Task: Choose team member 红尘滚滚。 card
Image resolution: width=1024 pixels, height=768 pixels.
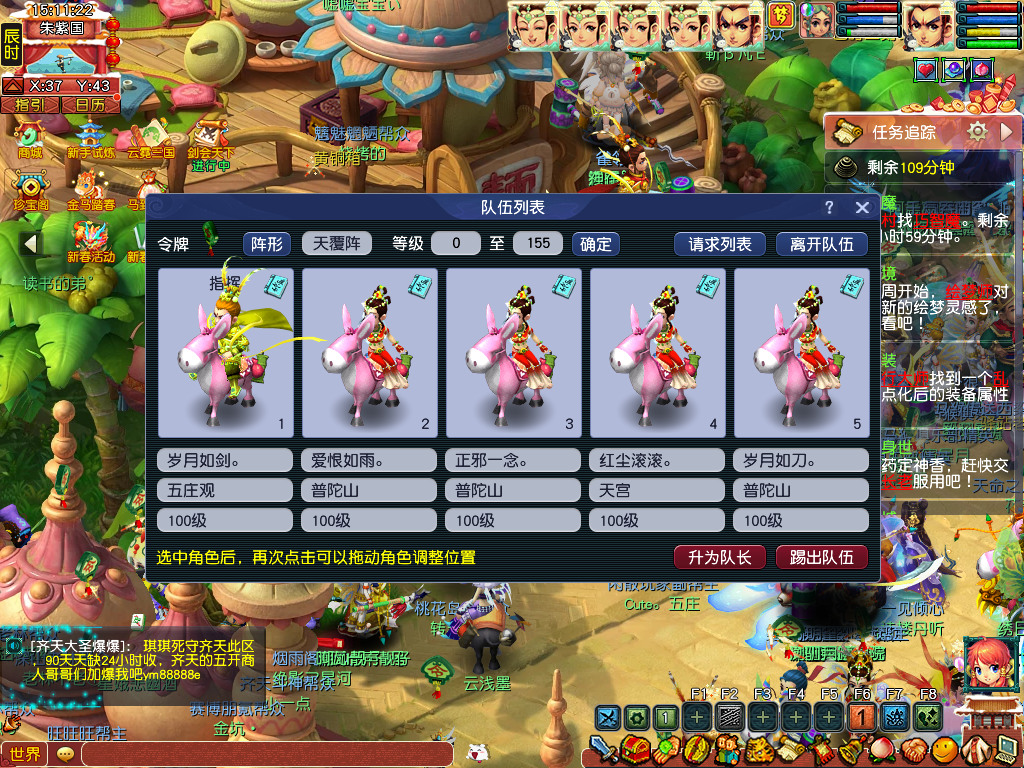Action: click(x=657, y=352)
